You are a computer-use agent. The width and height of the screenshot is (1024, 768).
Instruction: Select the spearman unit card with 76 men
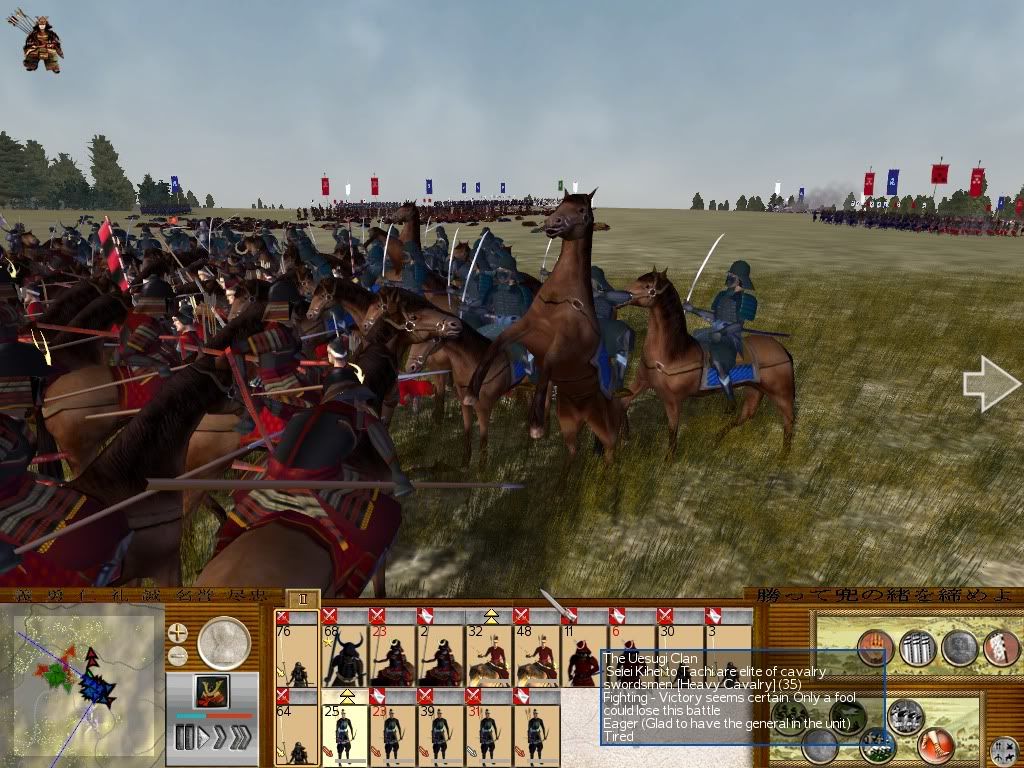(297, 653)
